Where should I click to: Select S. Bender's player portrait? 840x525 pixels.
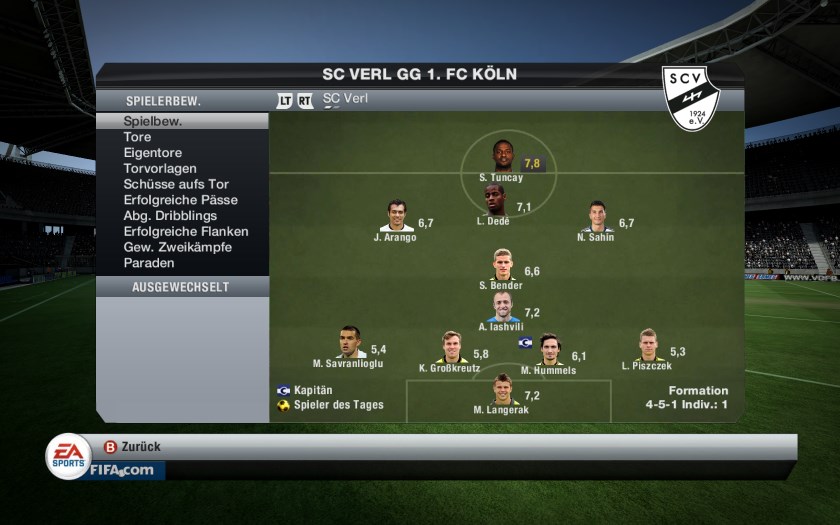tap(502, 265)
